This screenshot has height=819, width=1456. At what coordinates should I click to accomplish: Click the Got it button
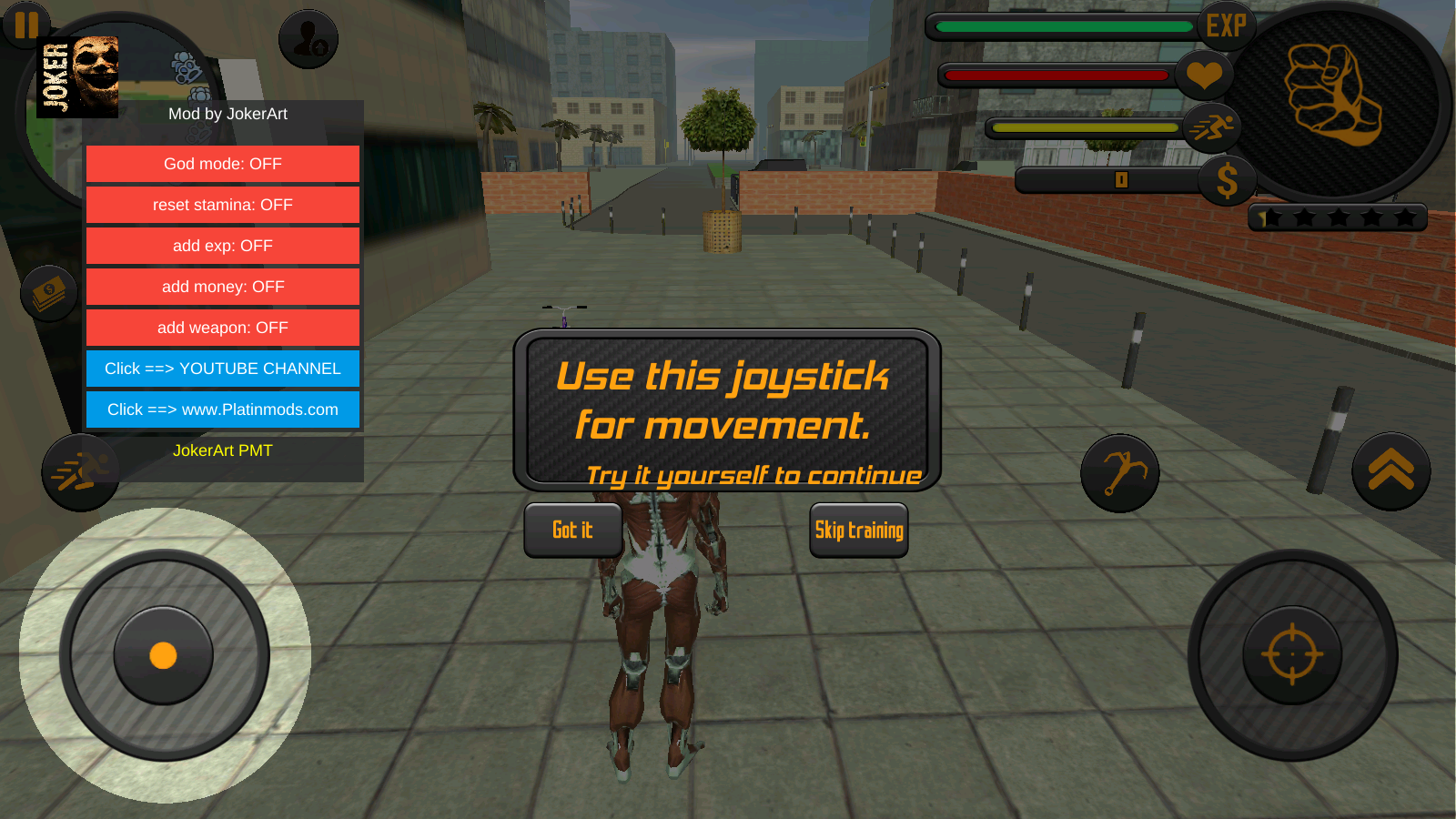click(572, 530)
